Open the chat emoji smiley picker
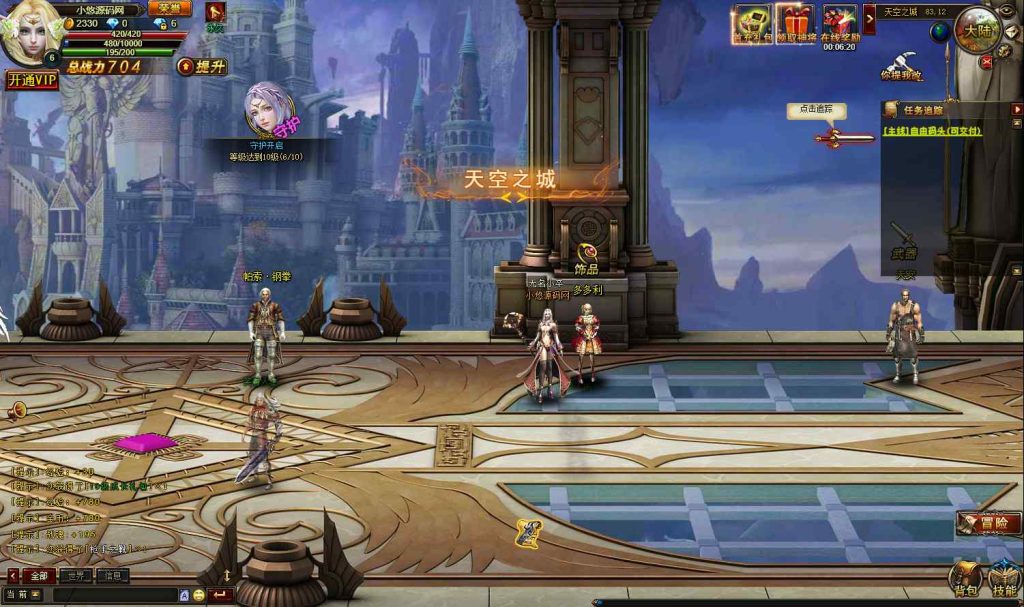 [198, 595]
